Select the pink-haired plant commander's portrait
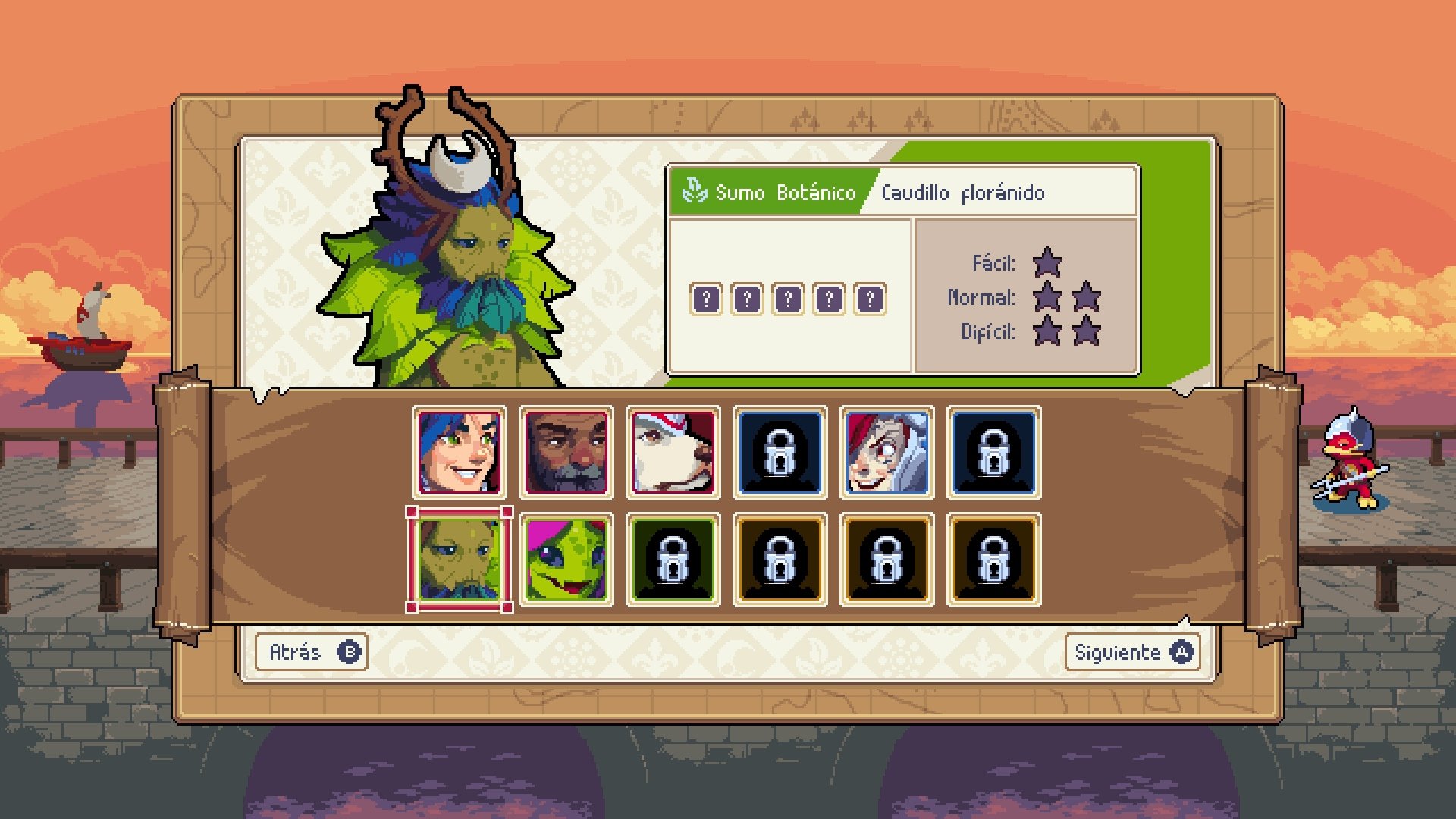1456x819 pixels. tap(567, 559)
